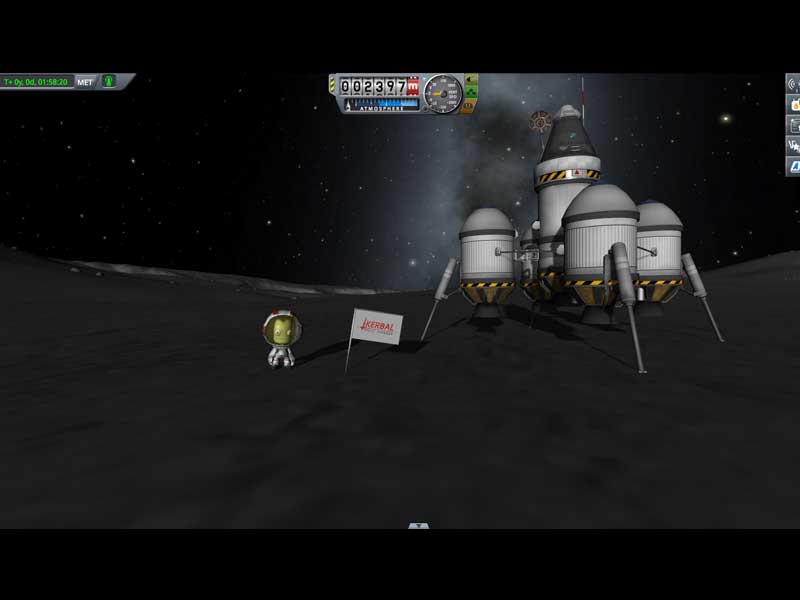Open the signal waves toolbar icon
This screenshot has height=600, width=800.
[795, 84]
